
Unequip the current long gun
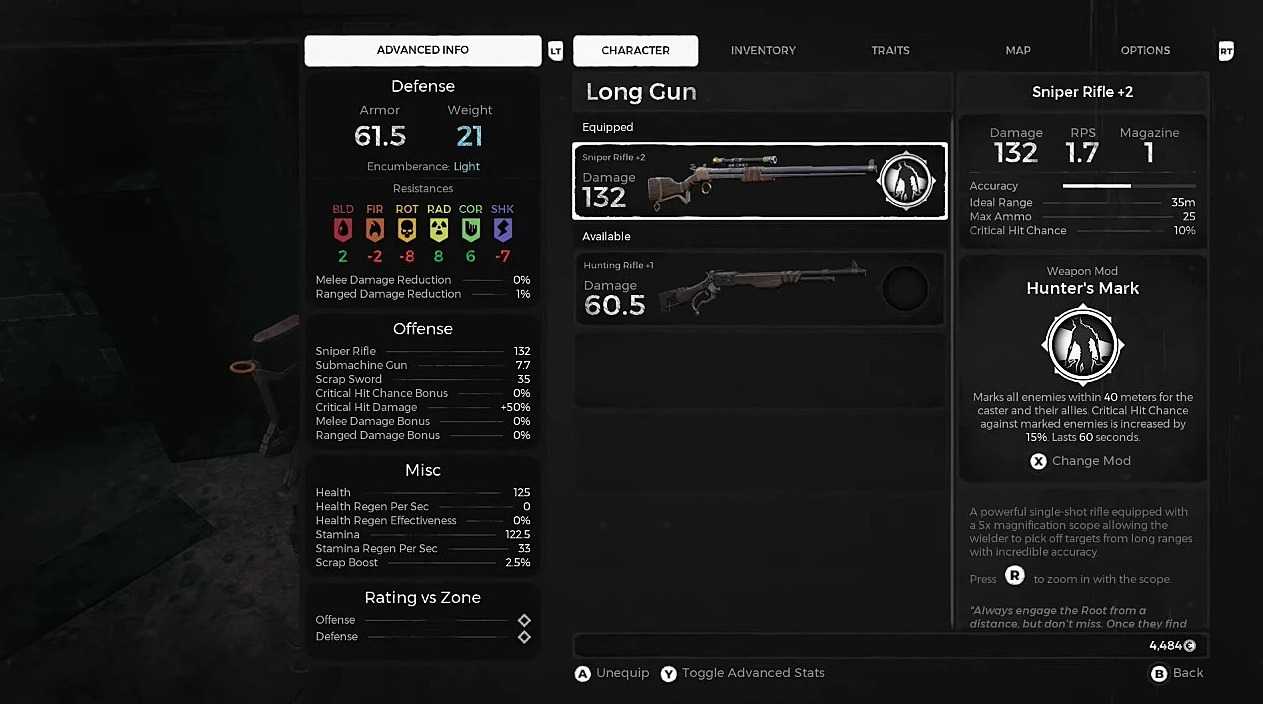coord(612,673)
